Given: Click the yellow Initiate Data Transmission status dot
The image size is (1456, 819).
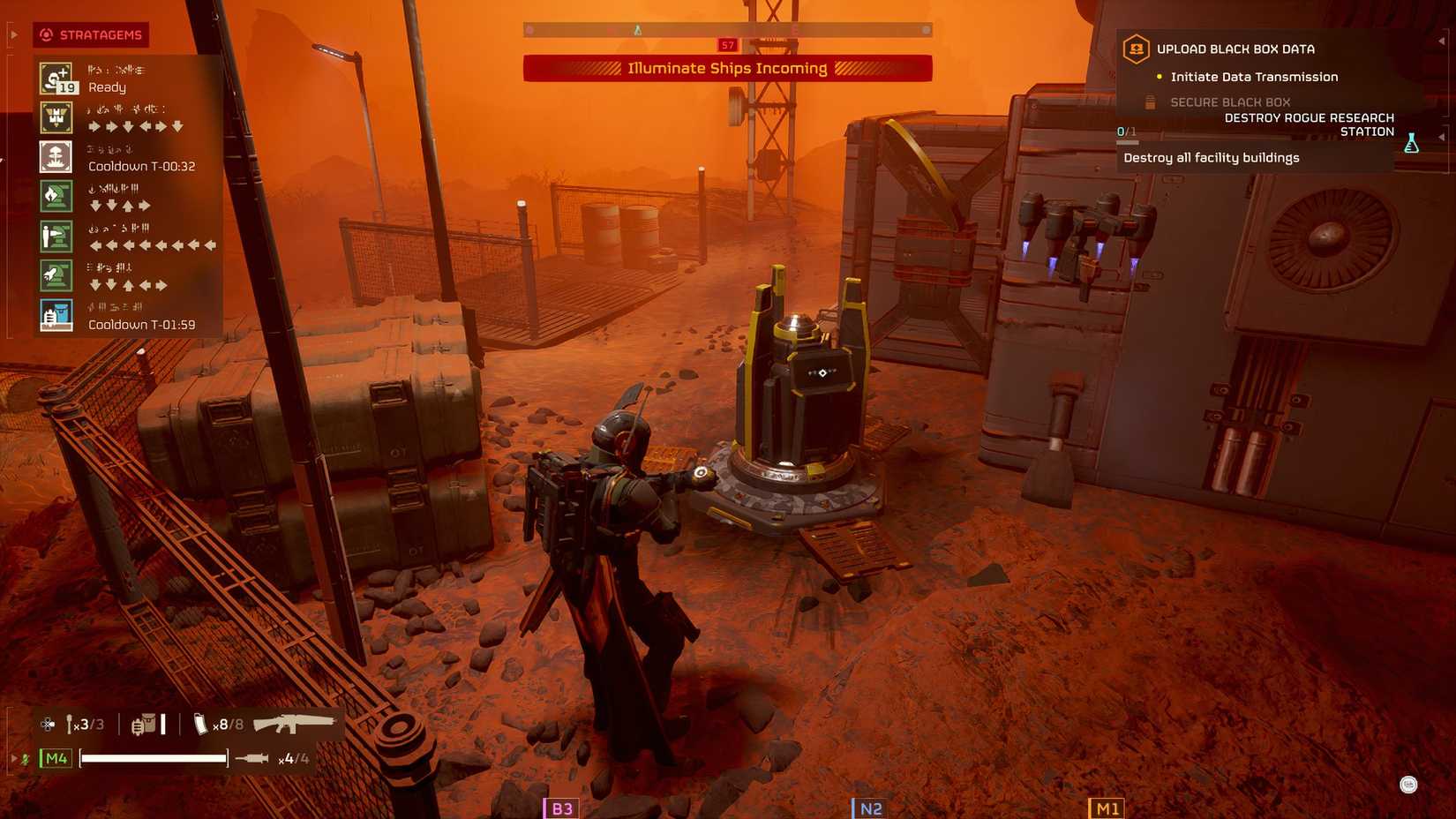Looking at the screenshot, I should coord(1160,77).
